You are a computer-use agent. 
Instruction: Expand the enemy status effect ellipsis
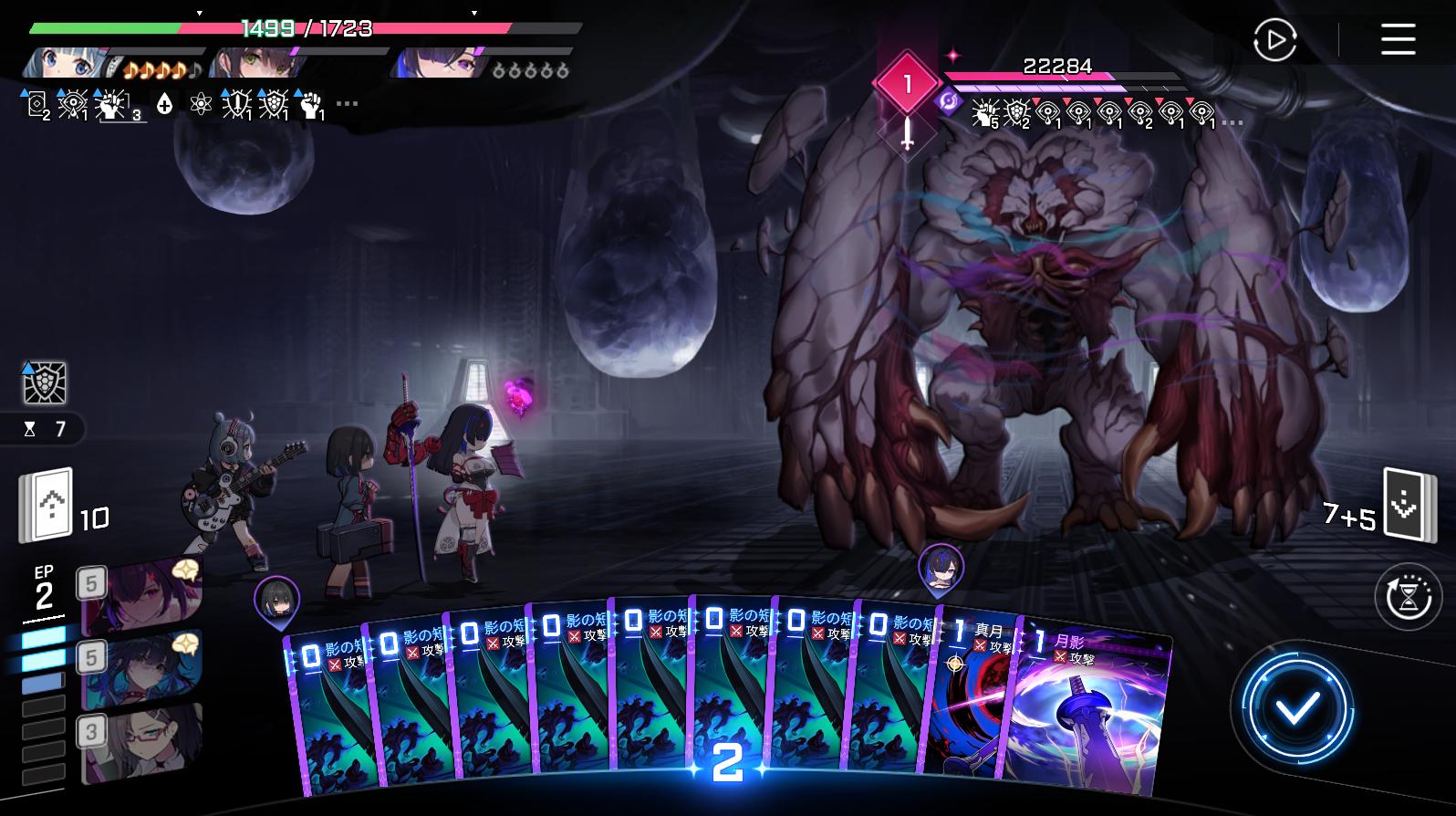(1232, 121)
